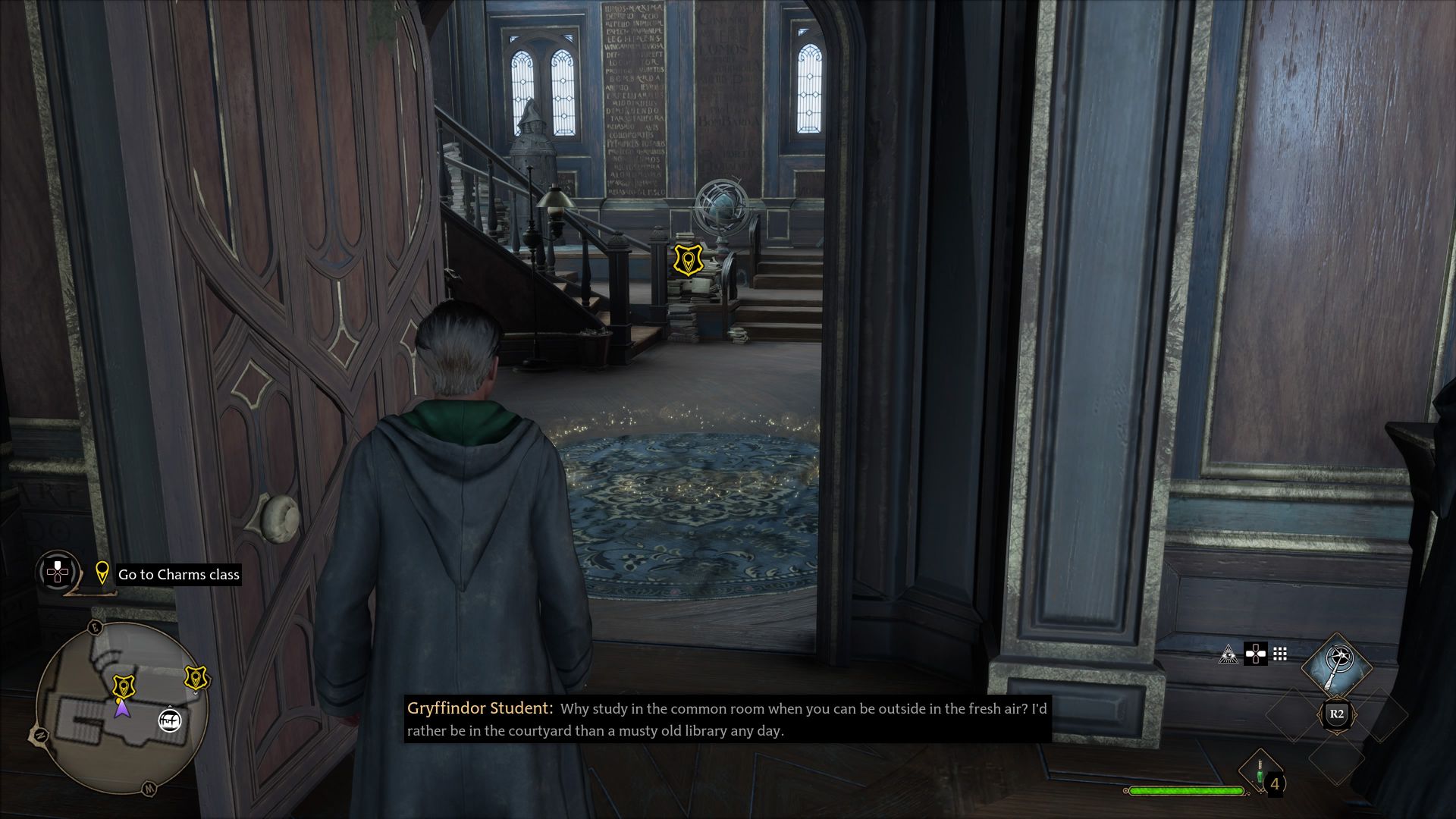Click the Go to Charms class objective
1456x819 pixels.
(x=177, y=574)
